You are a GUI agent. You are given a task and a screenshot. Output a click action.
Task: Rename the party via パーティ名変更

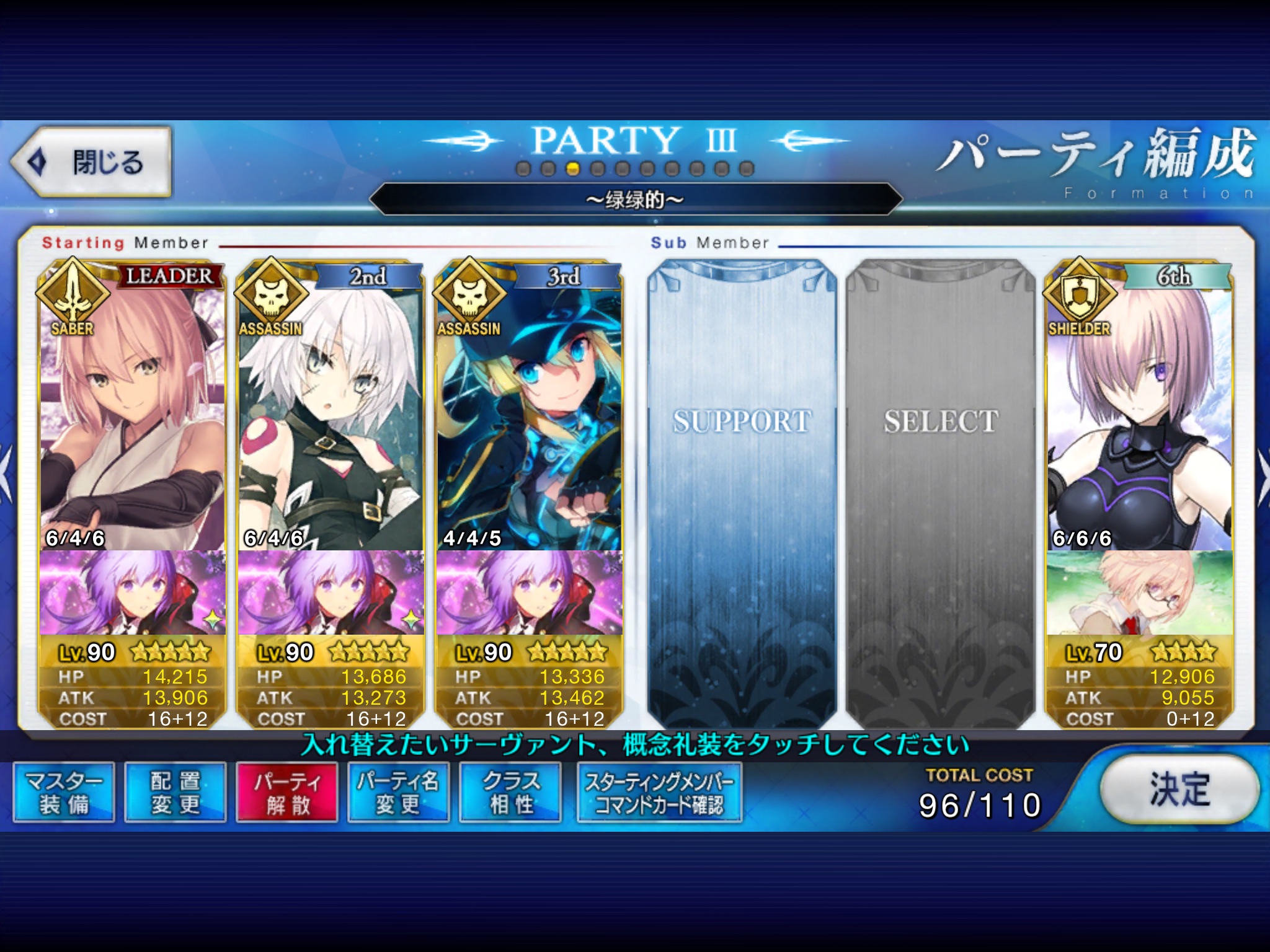[x=398, y=793]
